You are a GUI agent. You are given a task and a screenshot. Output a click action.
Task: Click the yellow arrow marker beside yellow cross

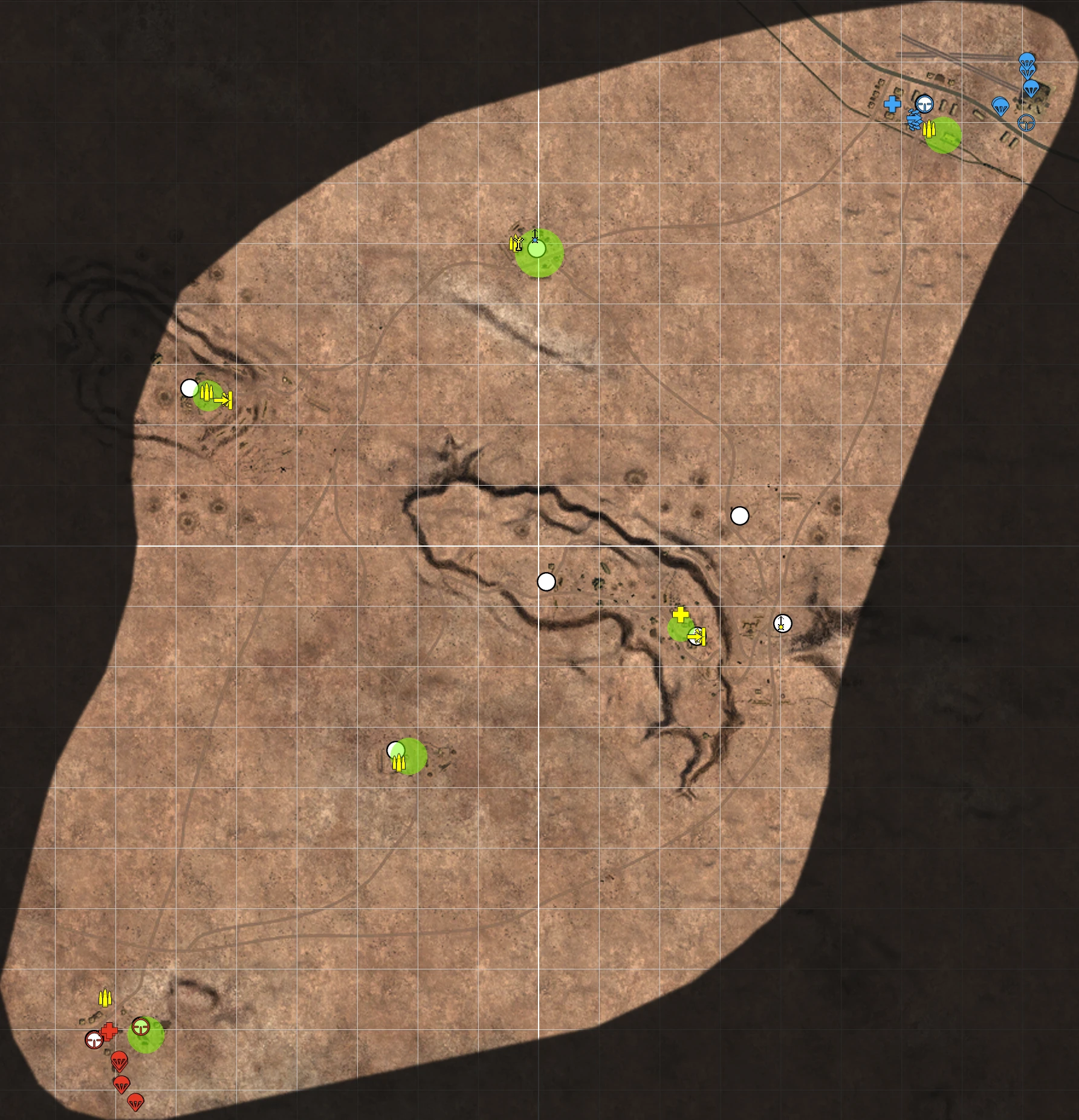[x=697, y=636]
